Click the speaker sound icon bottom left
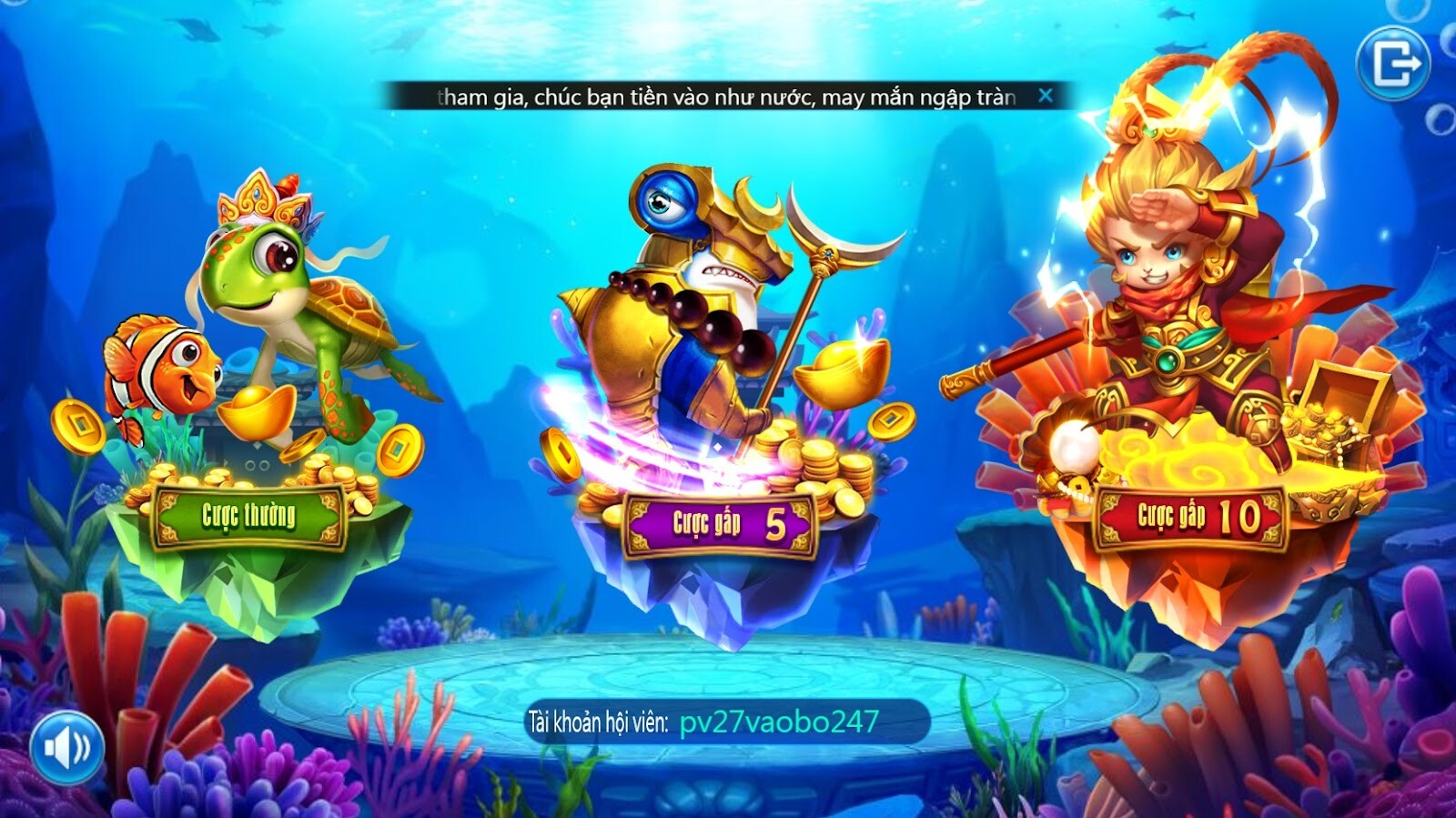1456x818 pixels. [66, 748]
